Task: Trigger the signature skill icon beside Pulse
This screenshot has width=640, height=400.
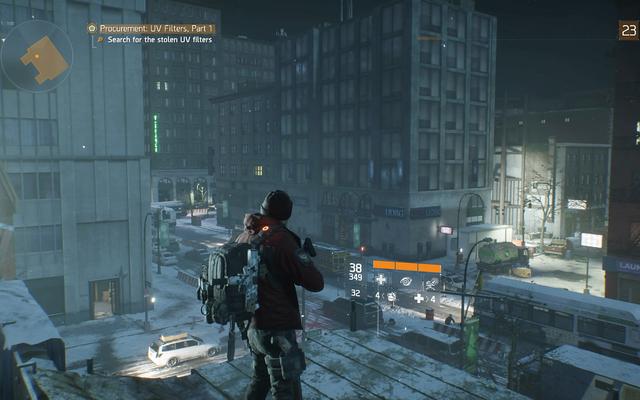Action: click(x=429, y=281)
